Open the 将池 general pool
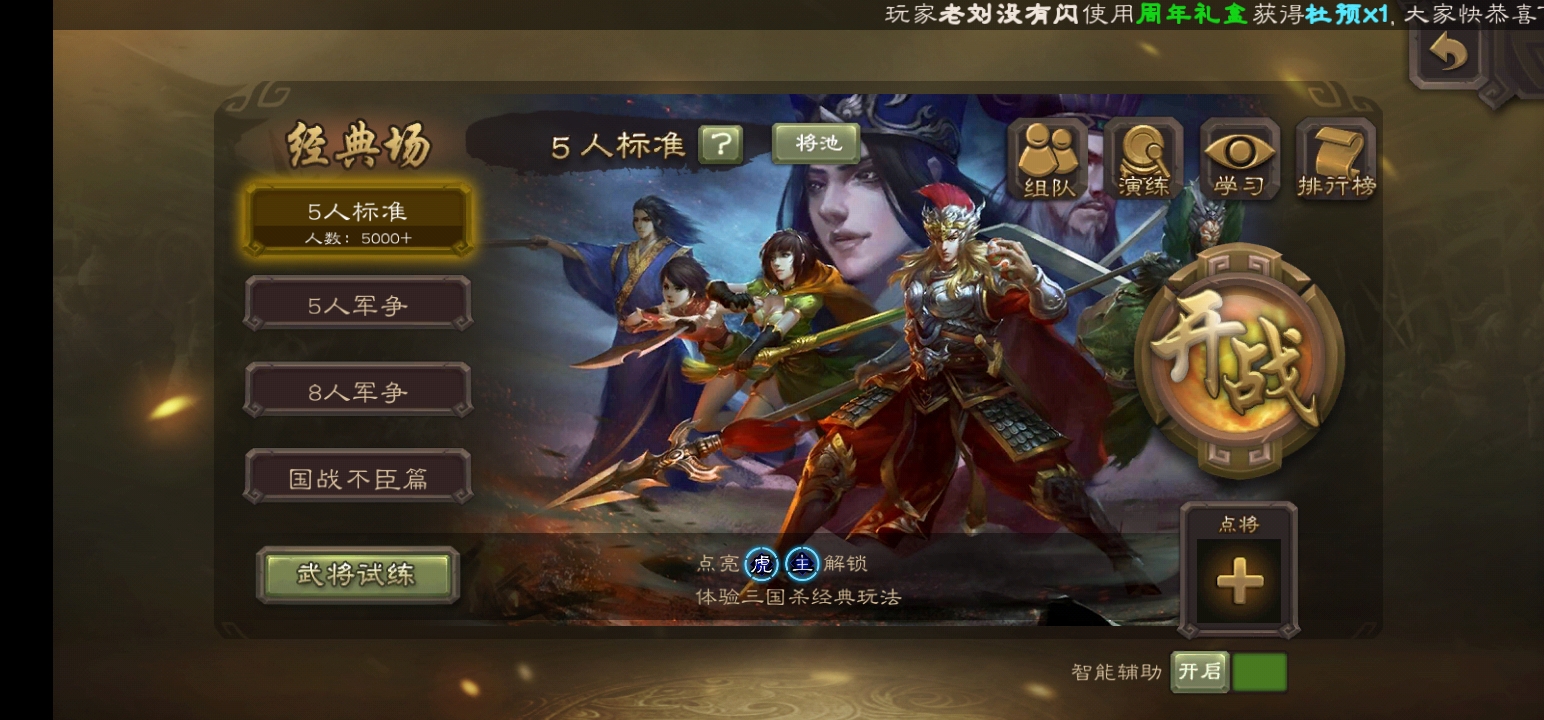Viewport: 1544px width, 720px height. coord(816,143)
